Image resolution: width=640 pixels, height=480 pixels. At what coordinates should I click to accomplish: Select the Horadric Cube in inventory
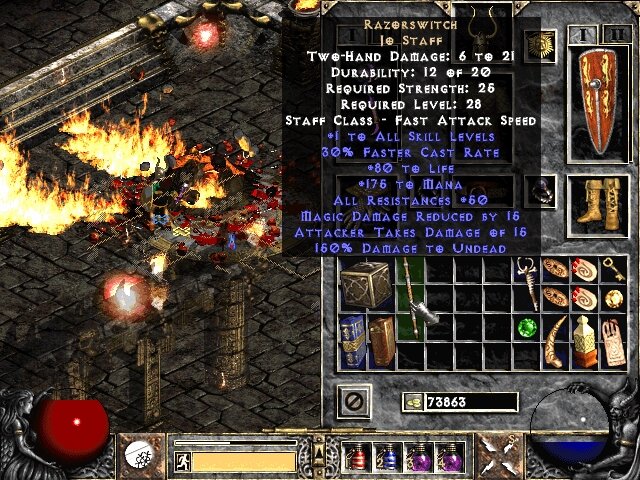pos(367,284)
